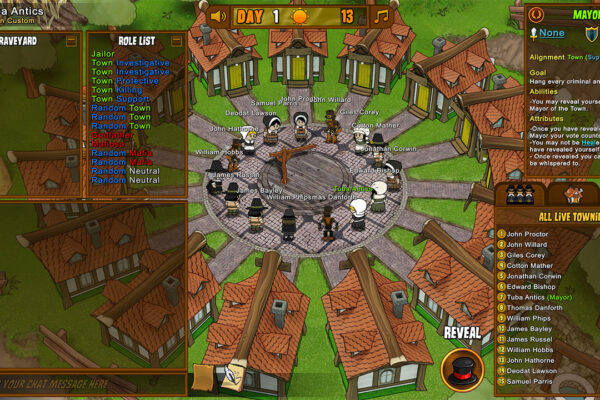Reveal yourself as Mayor
Viewport: 600px width, 400px height.
pyautogui.click(x=462, y=367)
